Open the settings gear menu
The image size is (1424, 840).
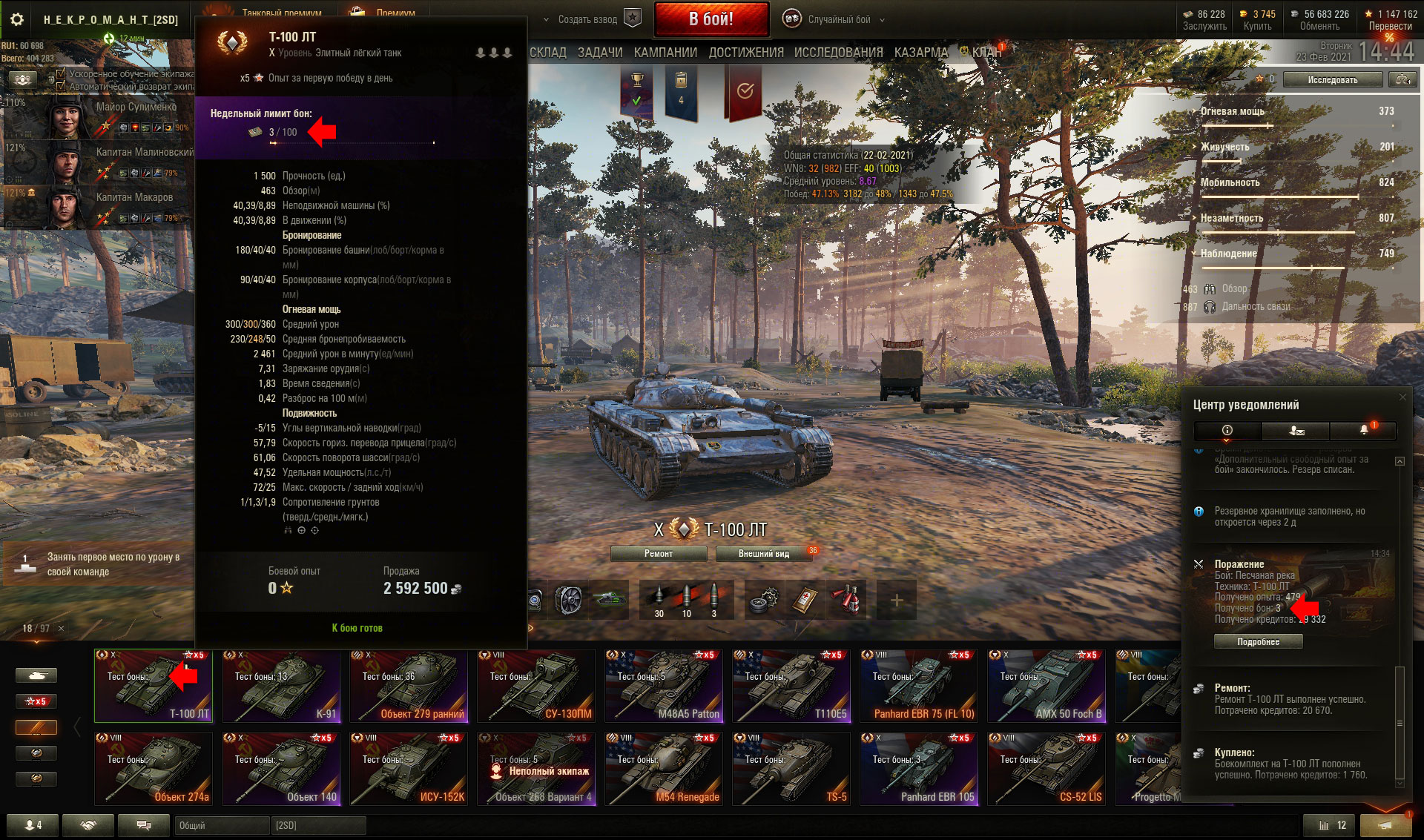click(17, 19)
